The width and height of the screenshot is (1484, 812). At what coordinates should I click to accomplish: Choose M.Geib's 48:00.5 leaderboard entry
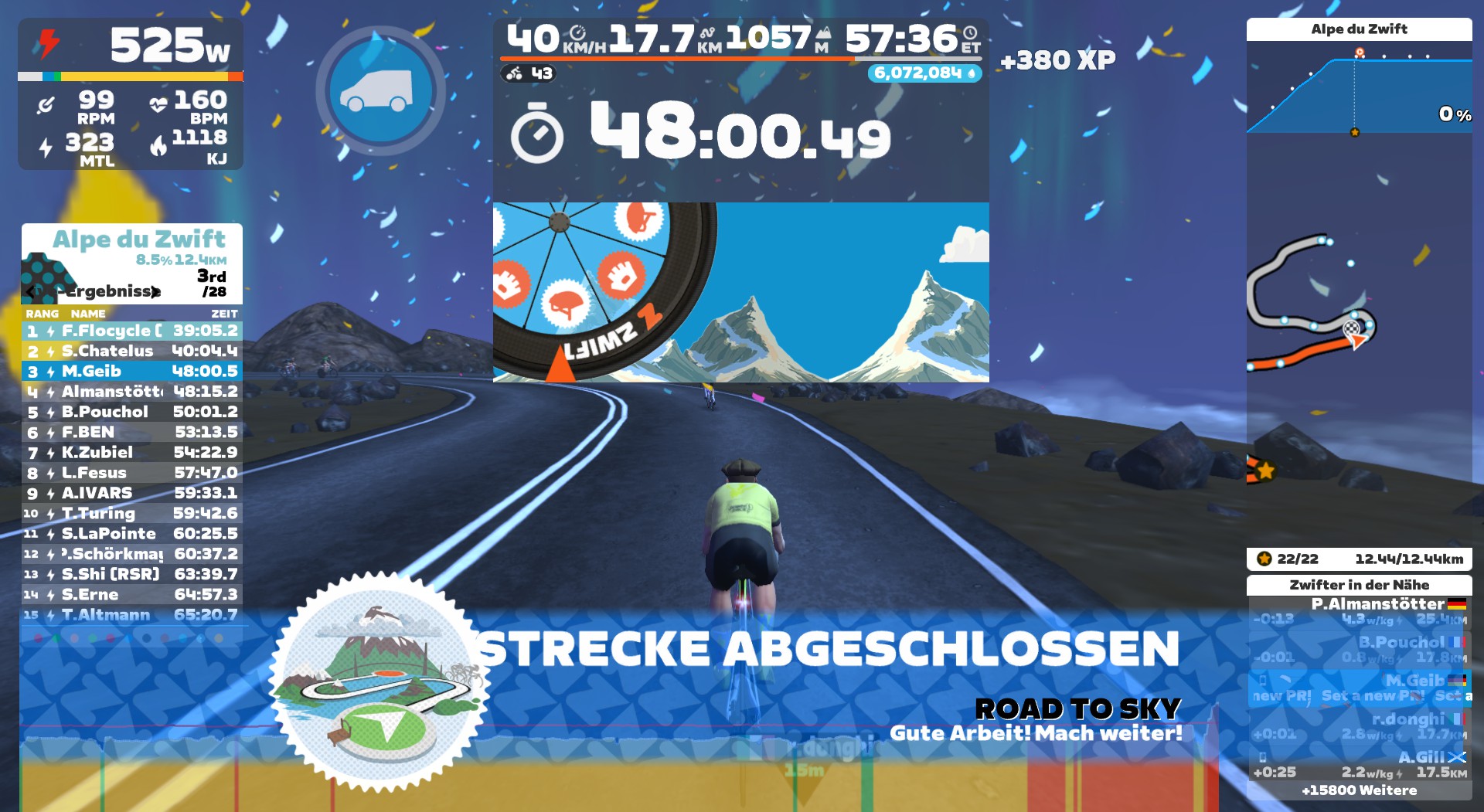tap(131, 372)
